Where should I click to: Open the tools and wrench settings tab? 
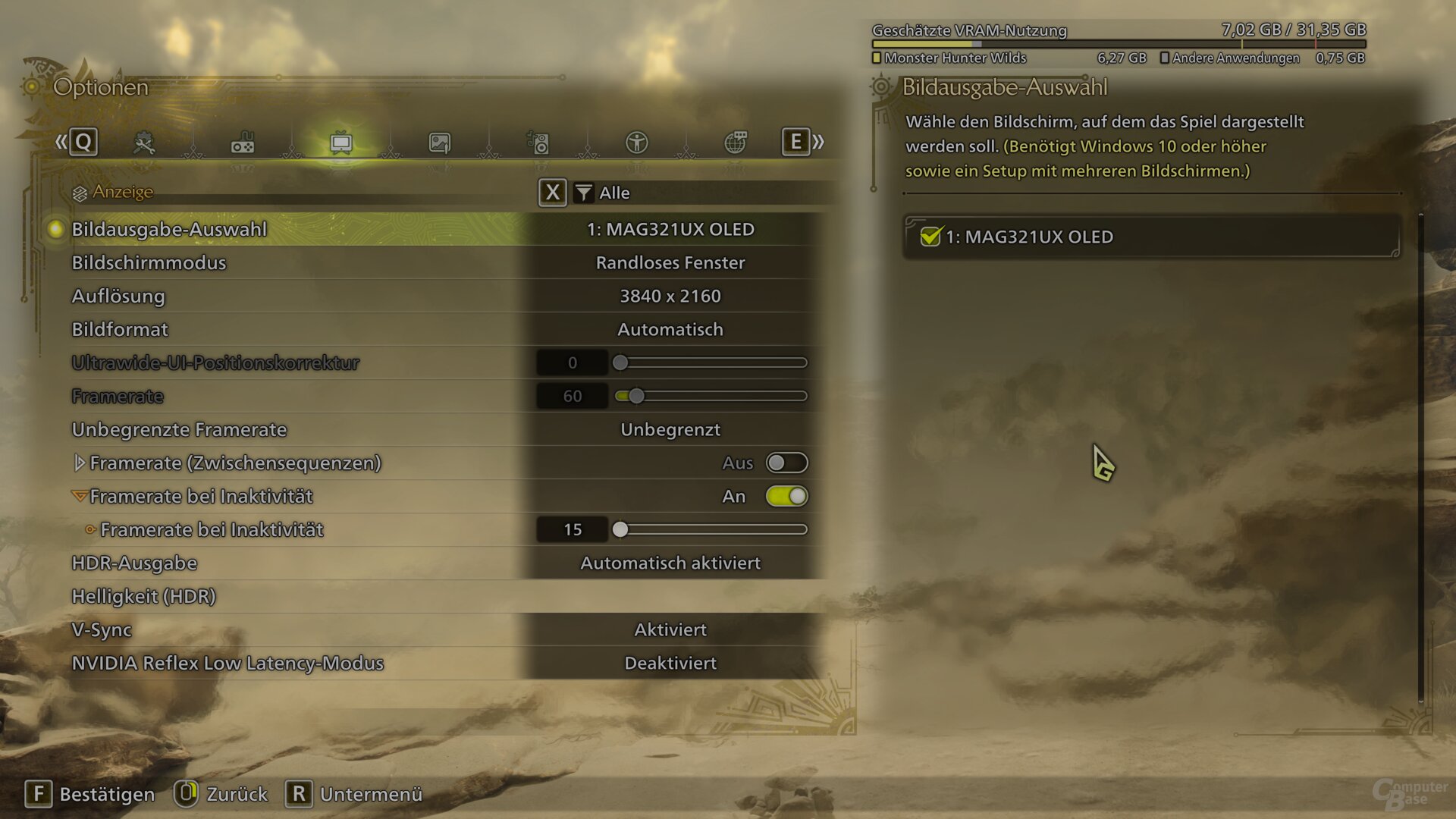pos(143,143)
